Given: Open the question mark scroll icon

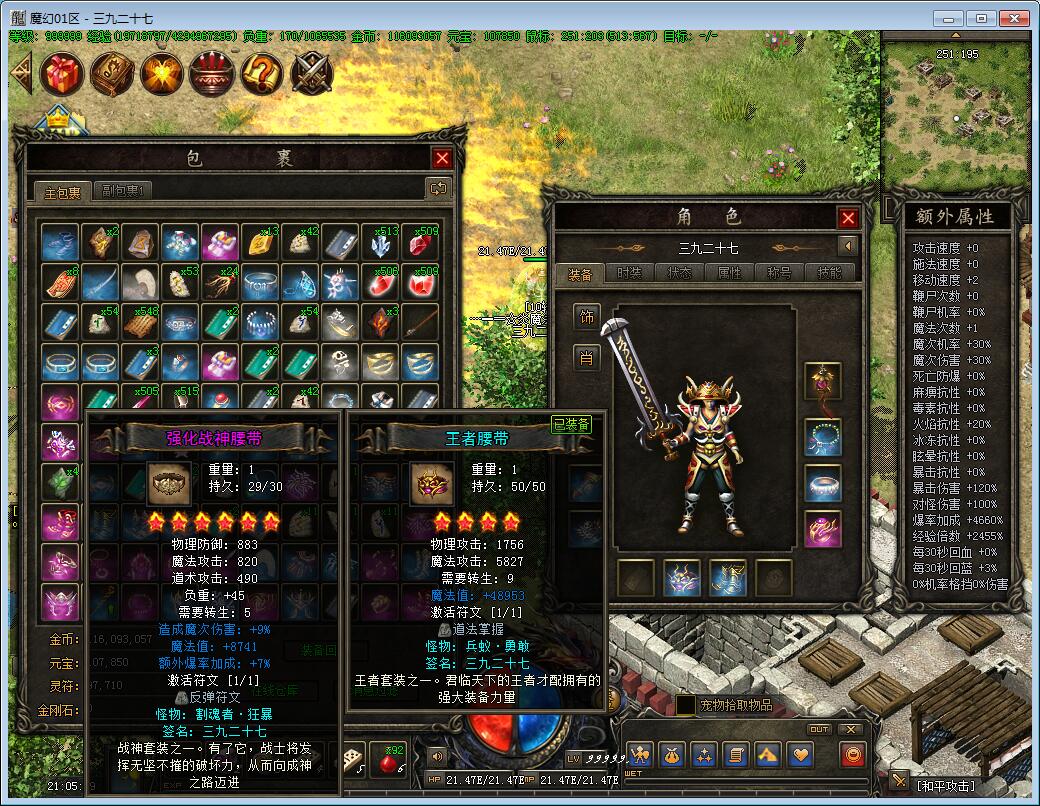Looking at the screenshot, I should point(262,73).
